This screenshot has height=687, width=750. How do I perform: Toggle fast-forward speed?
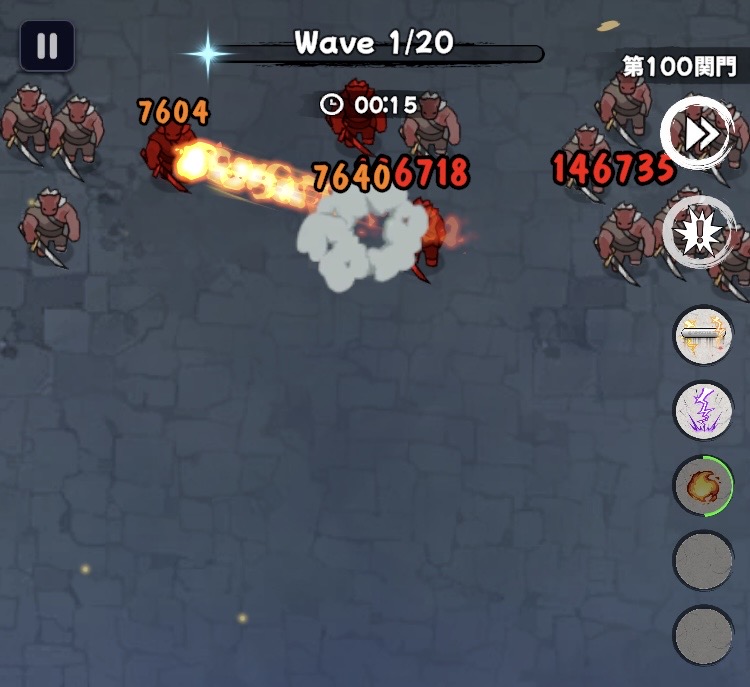tap(697, 132)
